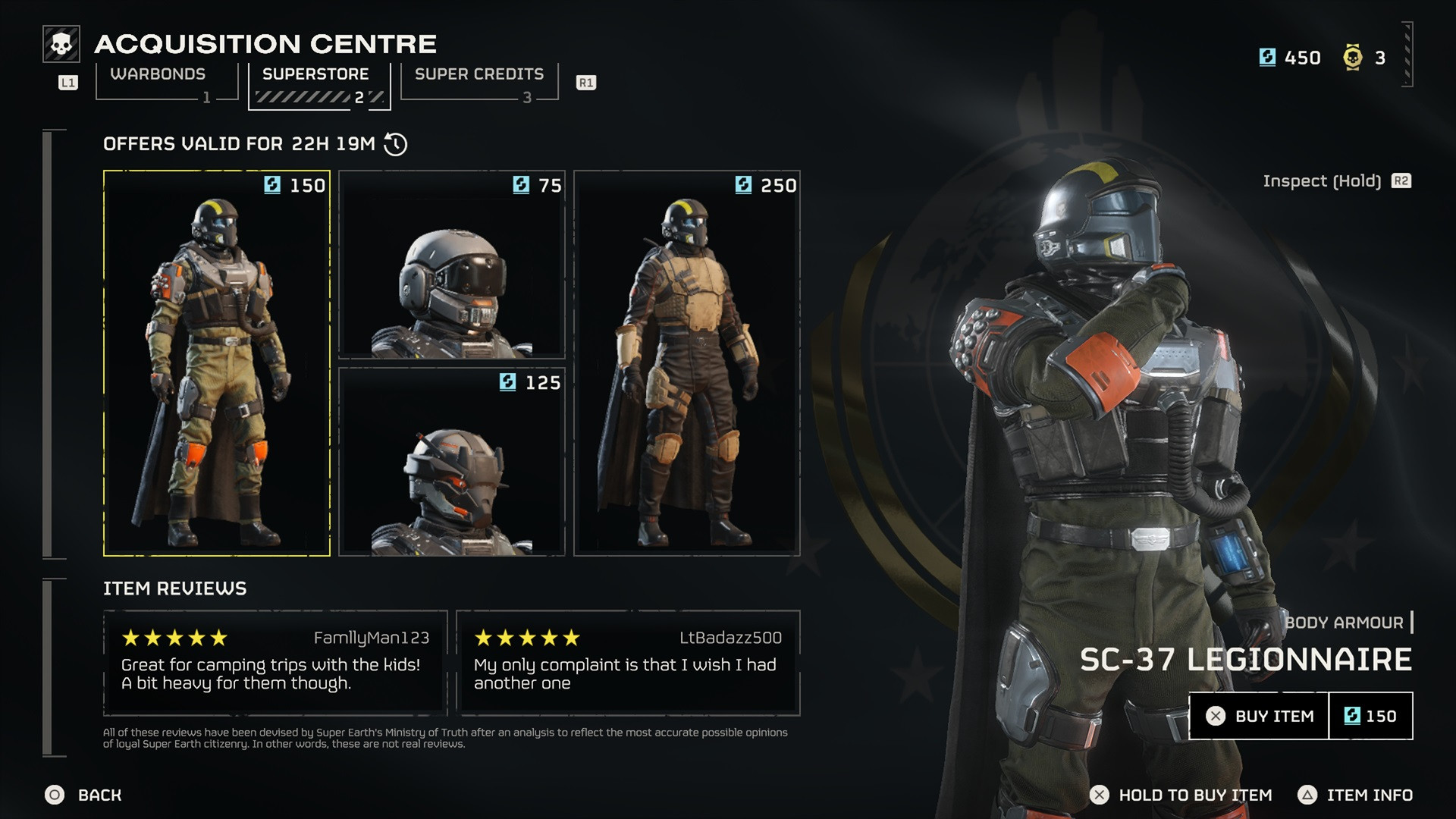Image resolution: width=1456 pixels, height=819 pixels.
Task: Open the Super Credits tab
Action: point(479,74)
